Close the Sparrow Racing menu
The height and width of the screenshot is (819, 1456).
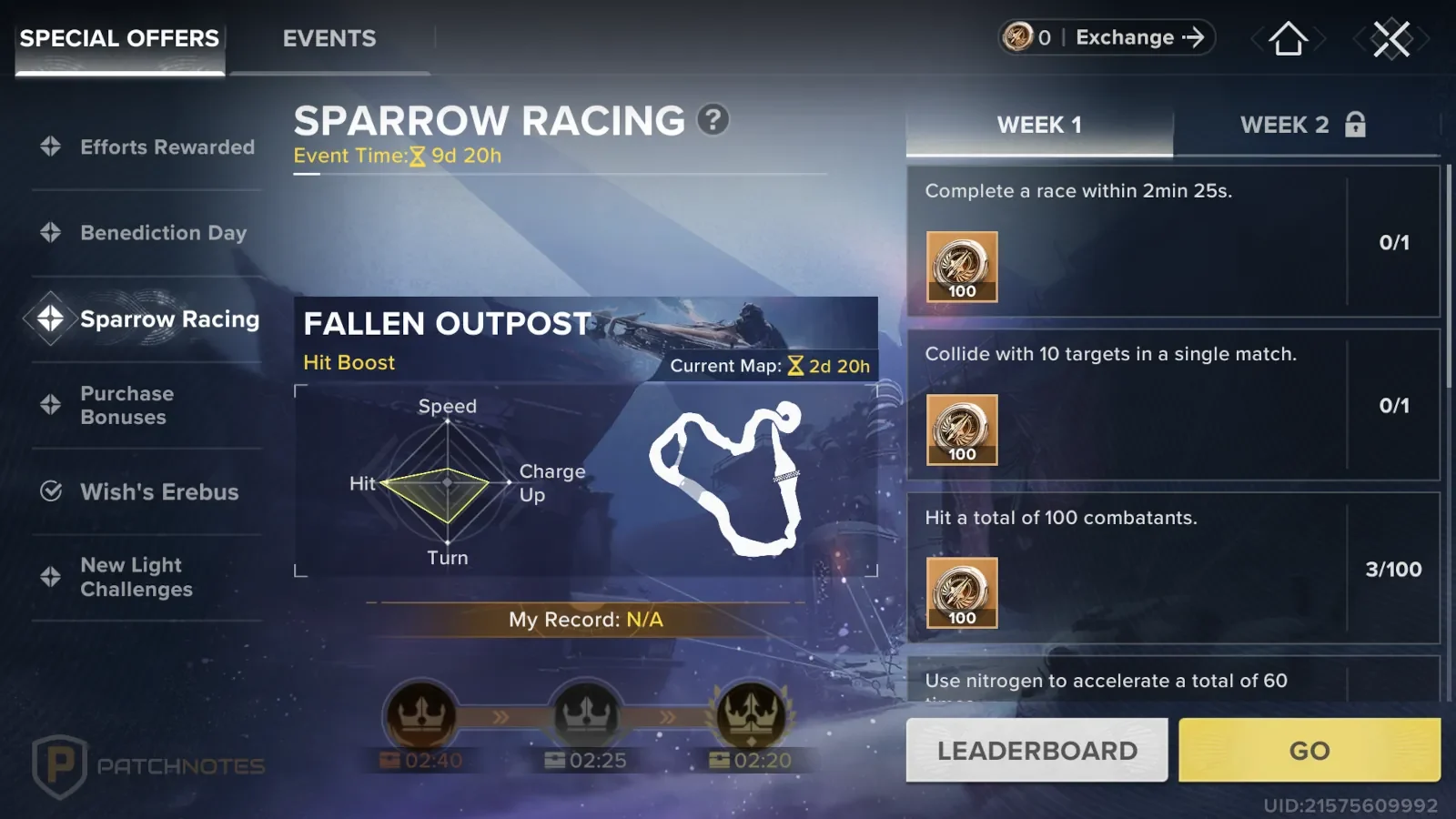point(1390,39)
